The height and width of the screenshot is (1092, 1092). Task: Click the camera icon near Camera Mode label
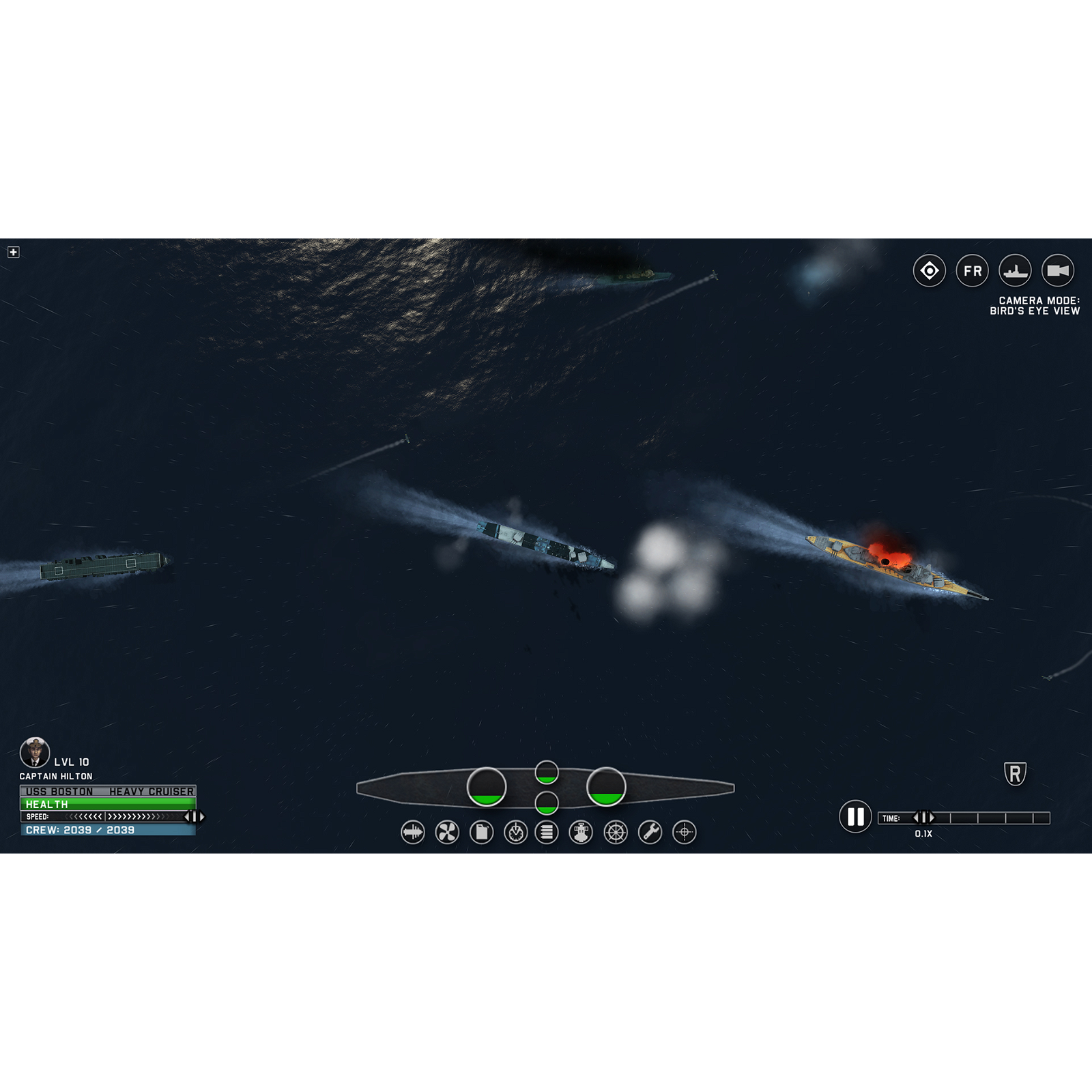[1059, 271]
